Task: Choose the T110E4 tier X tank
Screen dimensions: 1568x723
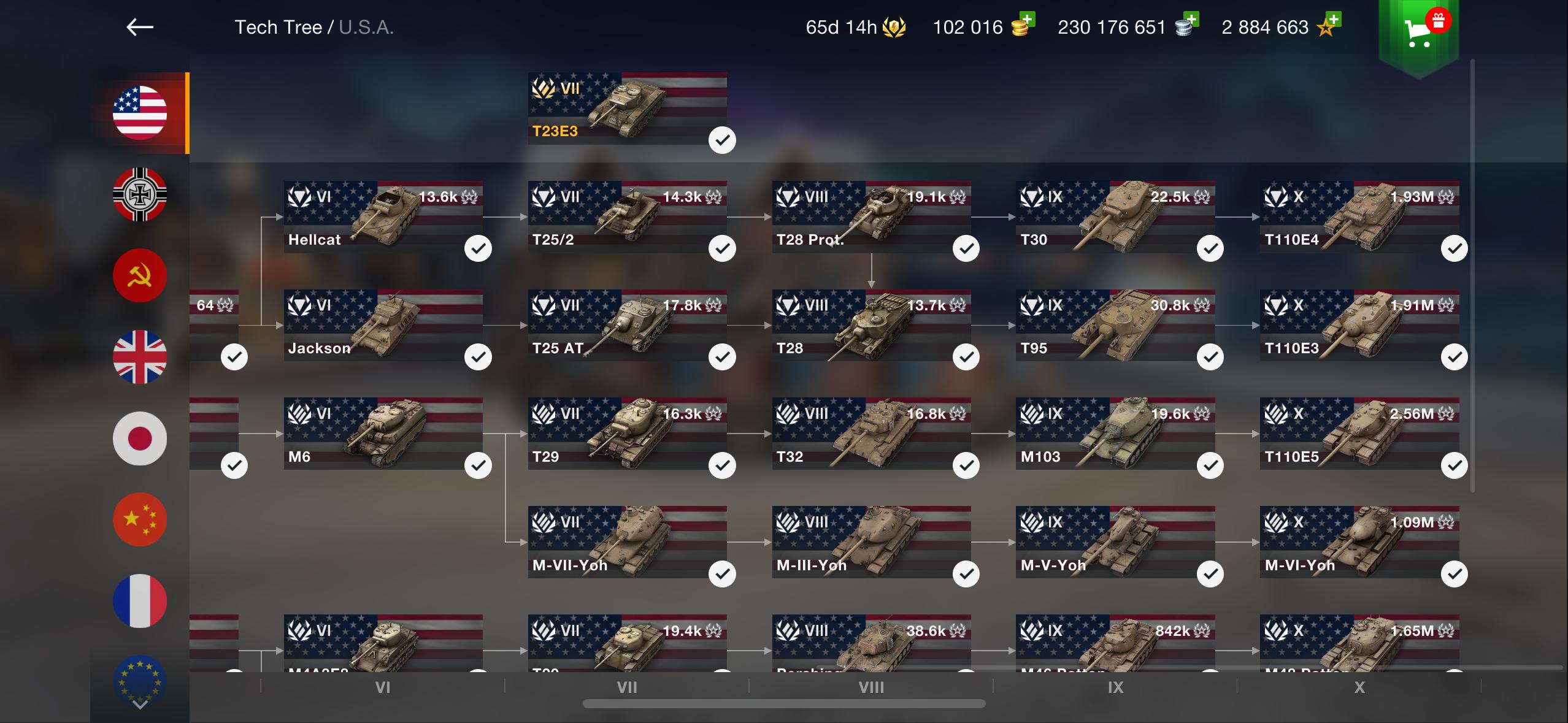Action: point(1359,217)
